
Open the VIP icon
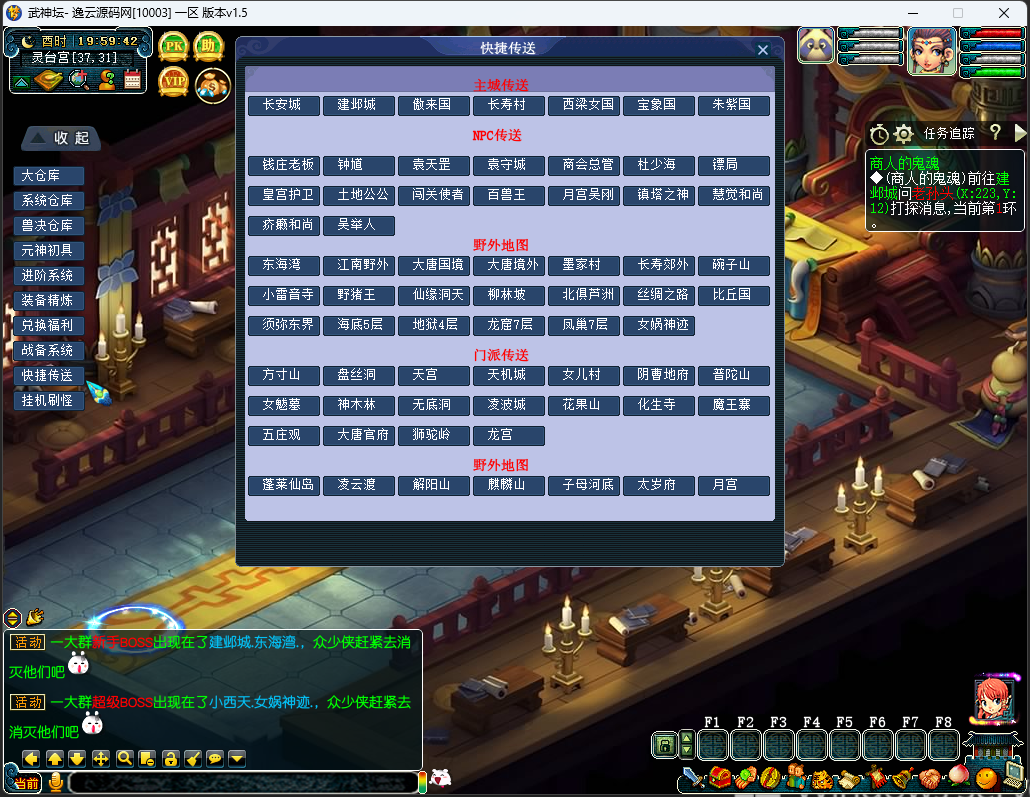(174, 81)
